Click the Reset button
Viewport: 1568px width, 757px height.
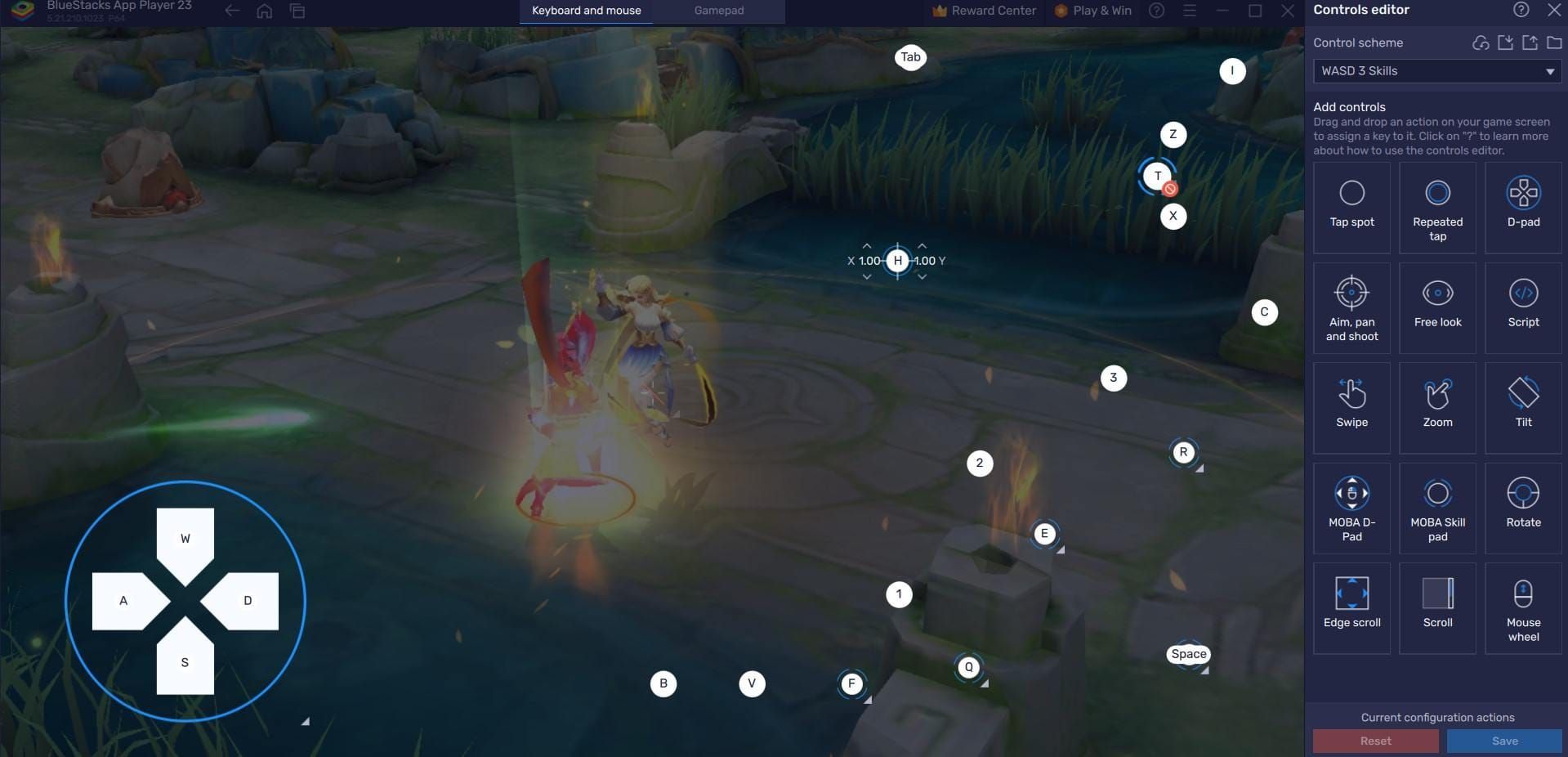coord(1375,741)
